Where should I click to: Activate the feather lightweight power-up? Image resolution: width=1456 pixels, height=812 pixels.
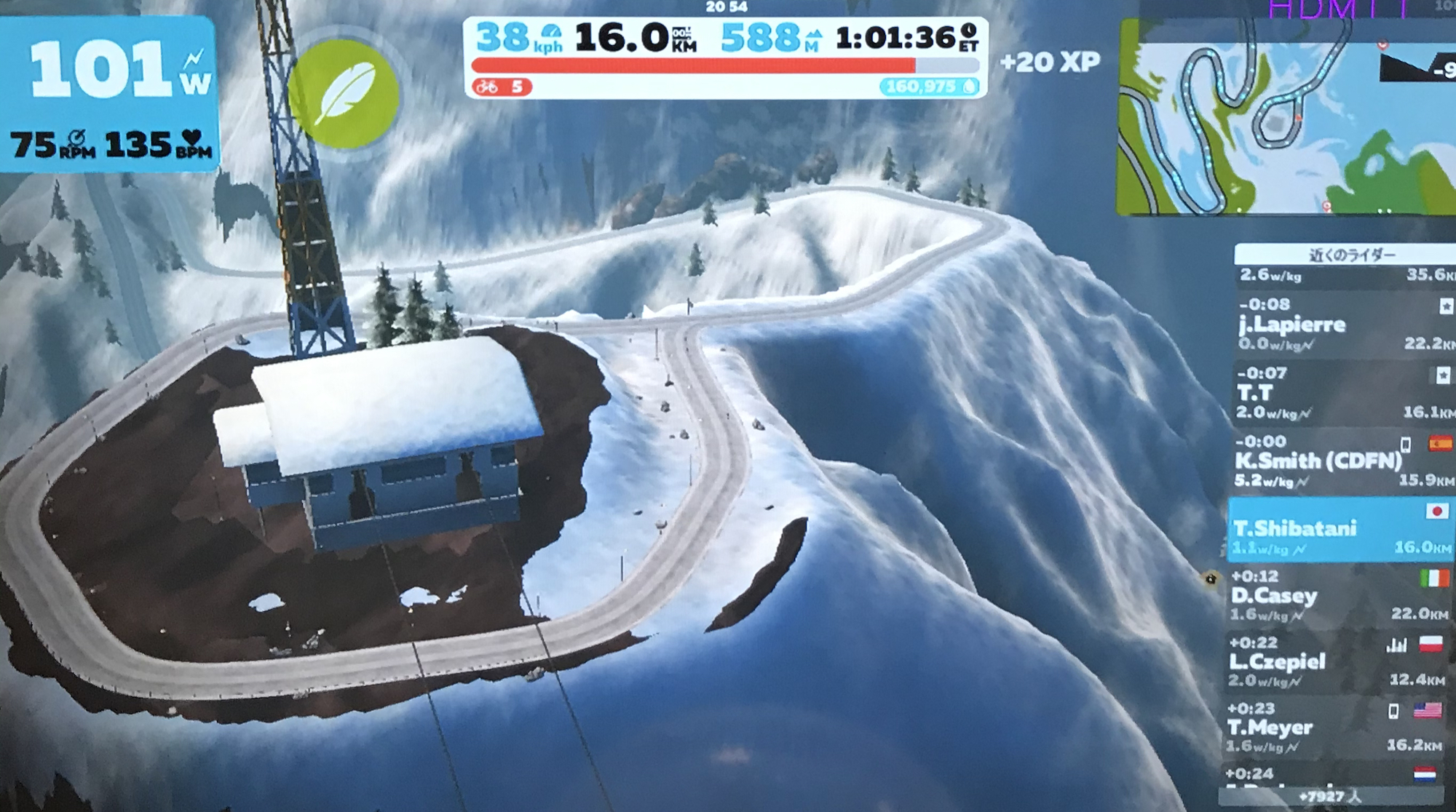point(344,94)
